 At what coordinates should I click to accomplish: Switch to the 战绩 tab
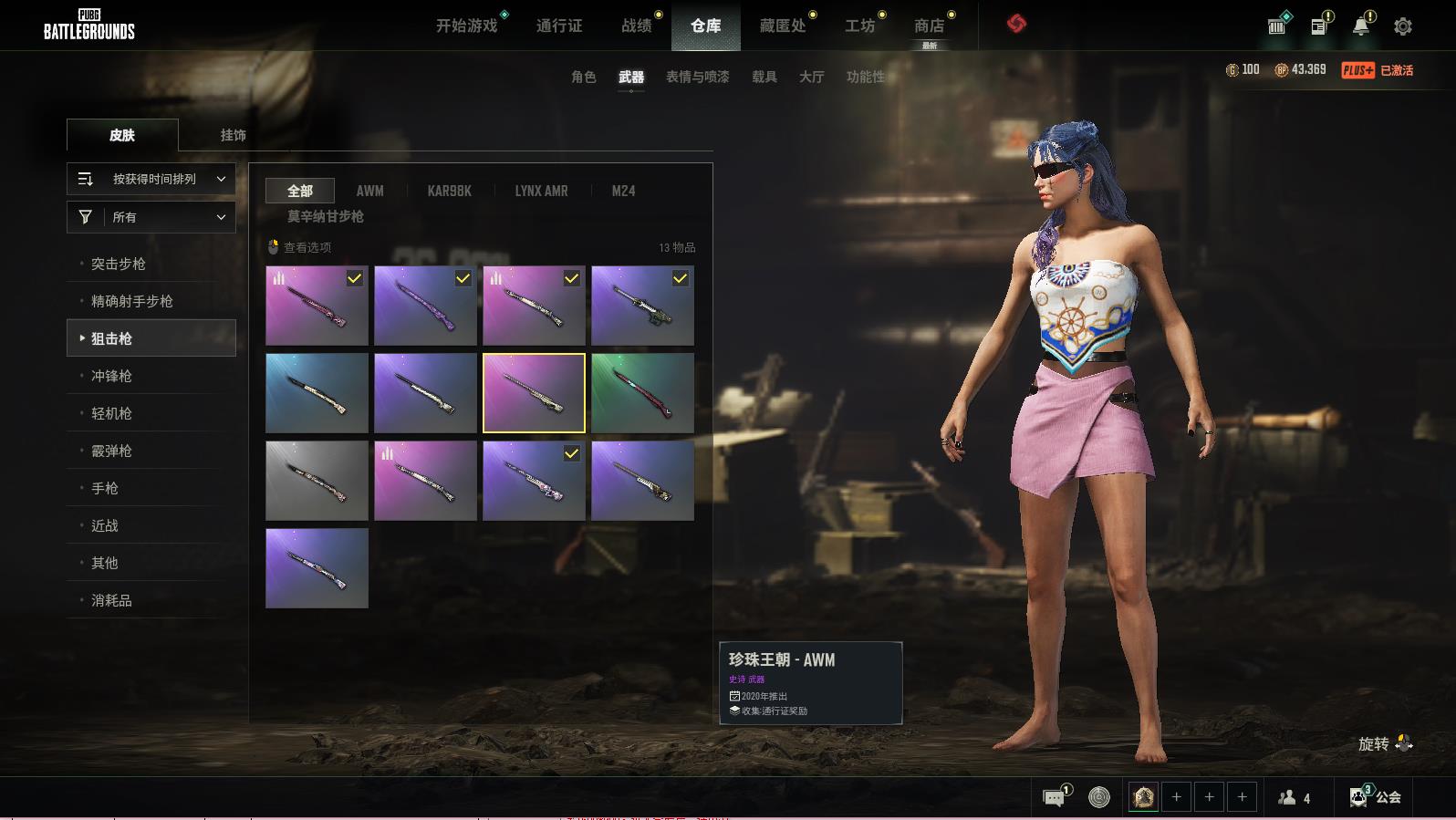pyautogui.click(x=636, y=26)
